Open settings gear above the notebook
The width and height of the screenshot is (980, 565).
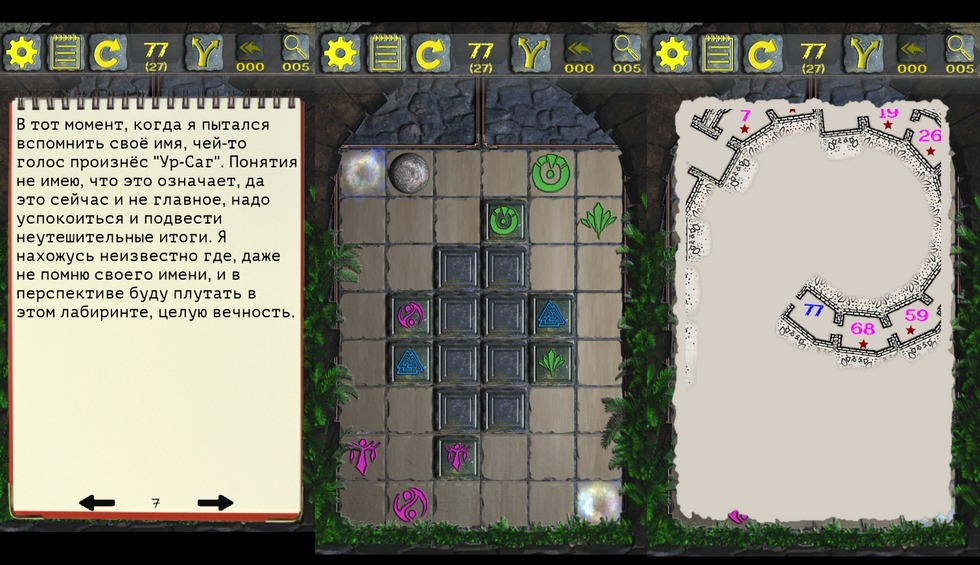click(22, 53)
